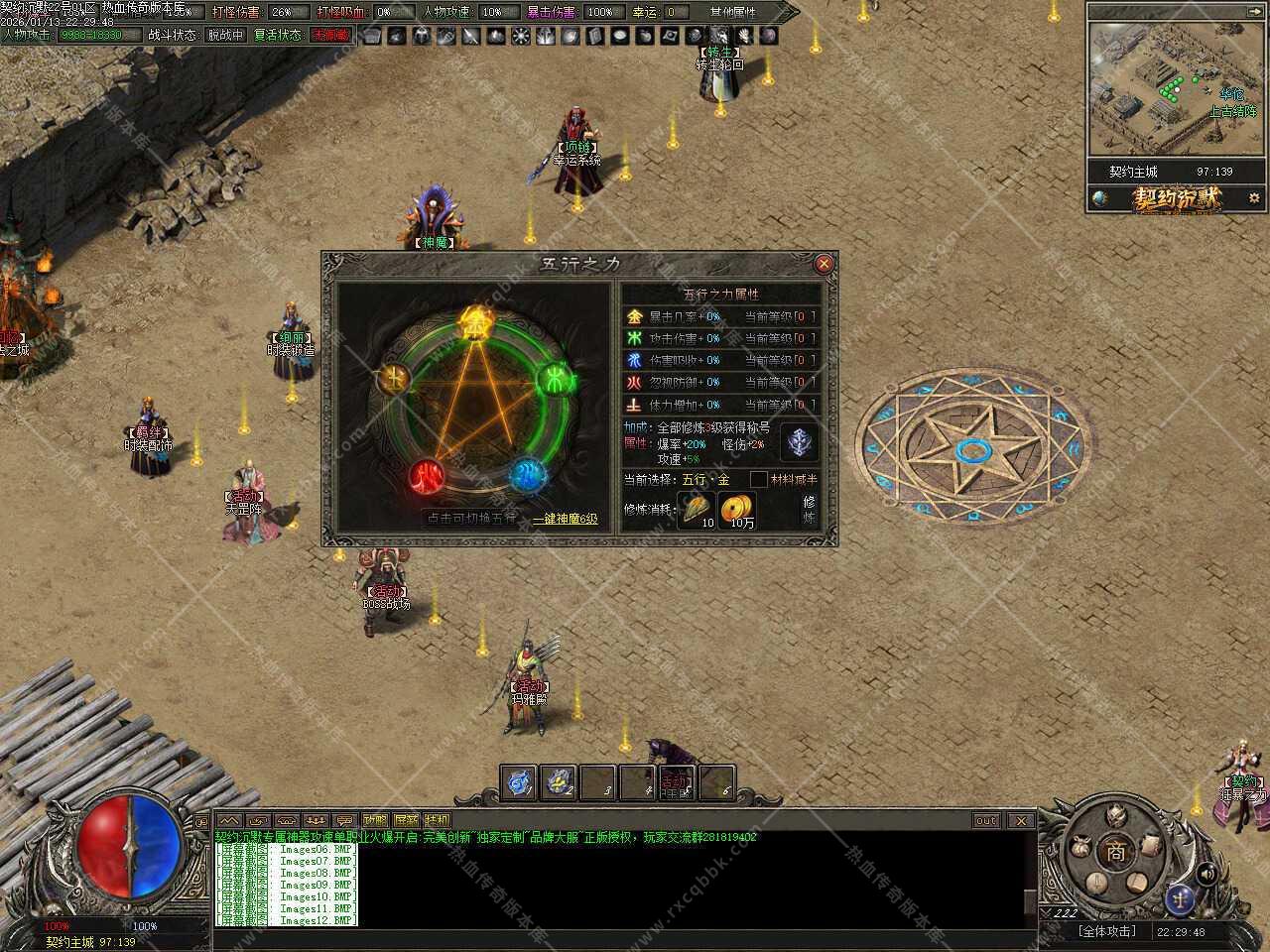Open the 其他属性 panel

pyautogui.click(x=732, y=12)
